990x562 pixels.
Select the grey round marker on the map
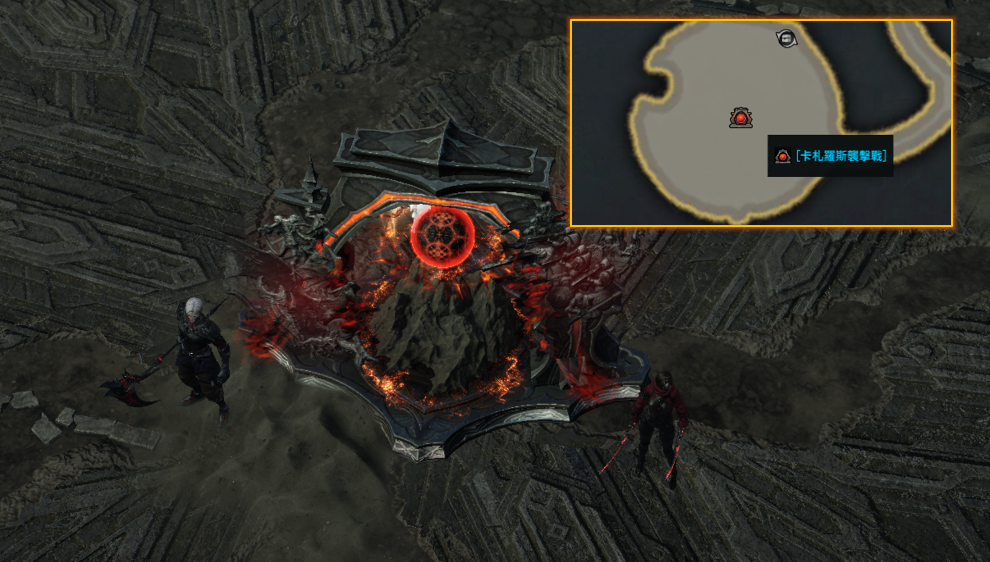787,39
